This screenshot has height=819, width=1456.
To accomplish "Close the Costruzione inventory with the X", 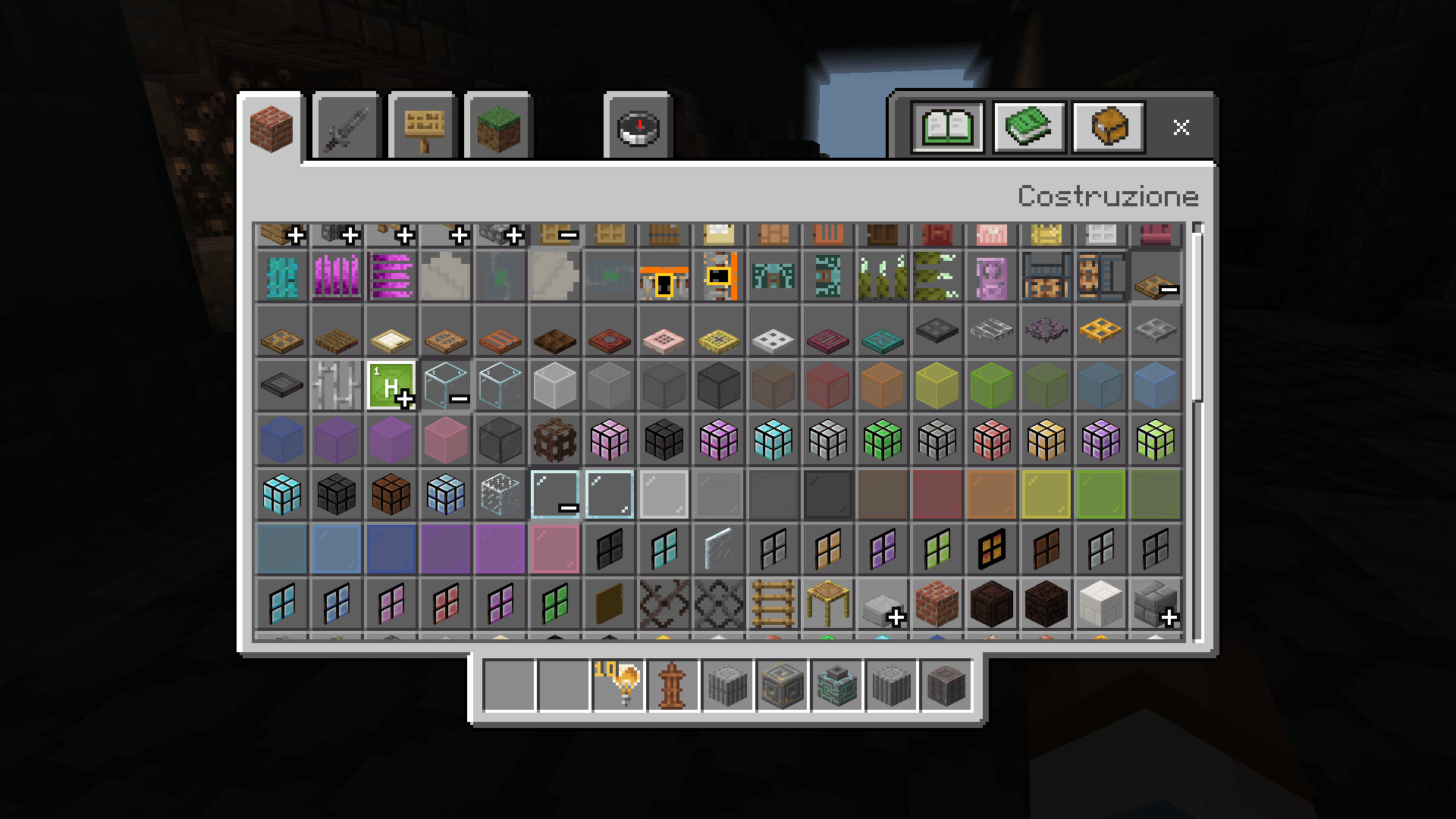I will point(1181,127).
